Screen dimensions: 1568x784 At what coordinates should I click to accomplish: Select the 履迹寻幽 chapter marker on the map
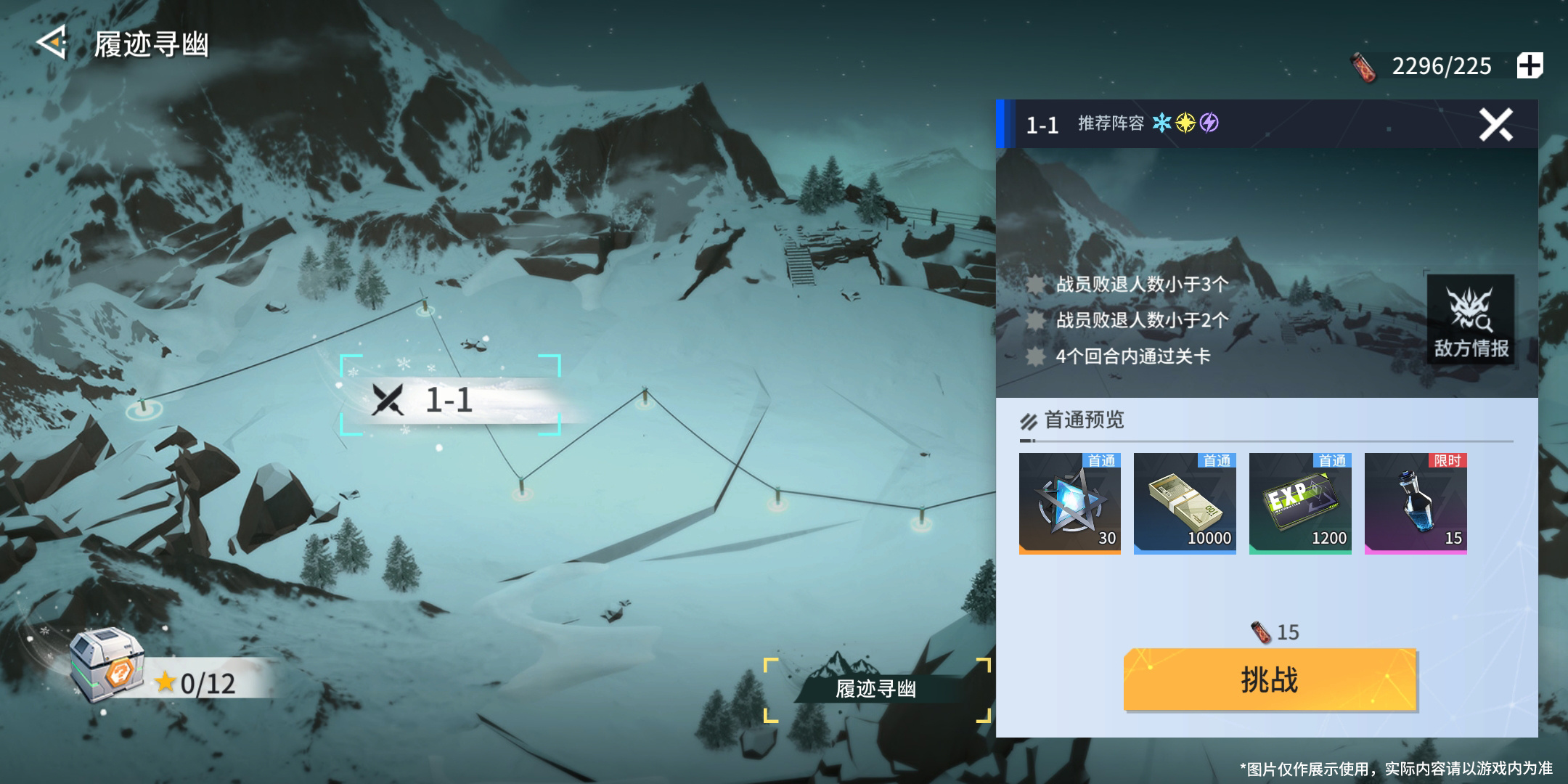[x=876, y=689]
